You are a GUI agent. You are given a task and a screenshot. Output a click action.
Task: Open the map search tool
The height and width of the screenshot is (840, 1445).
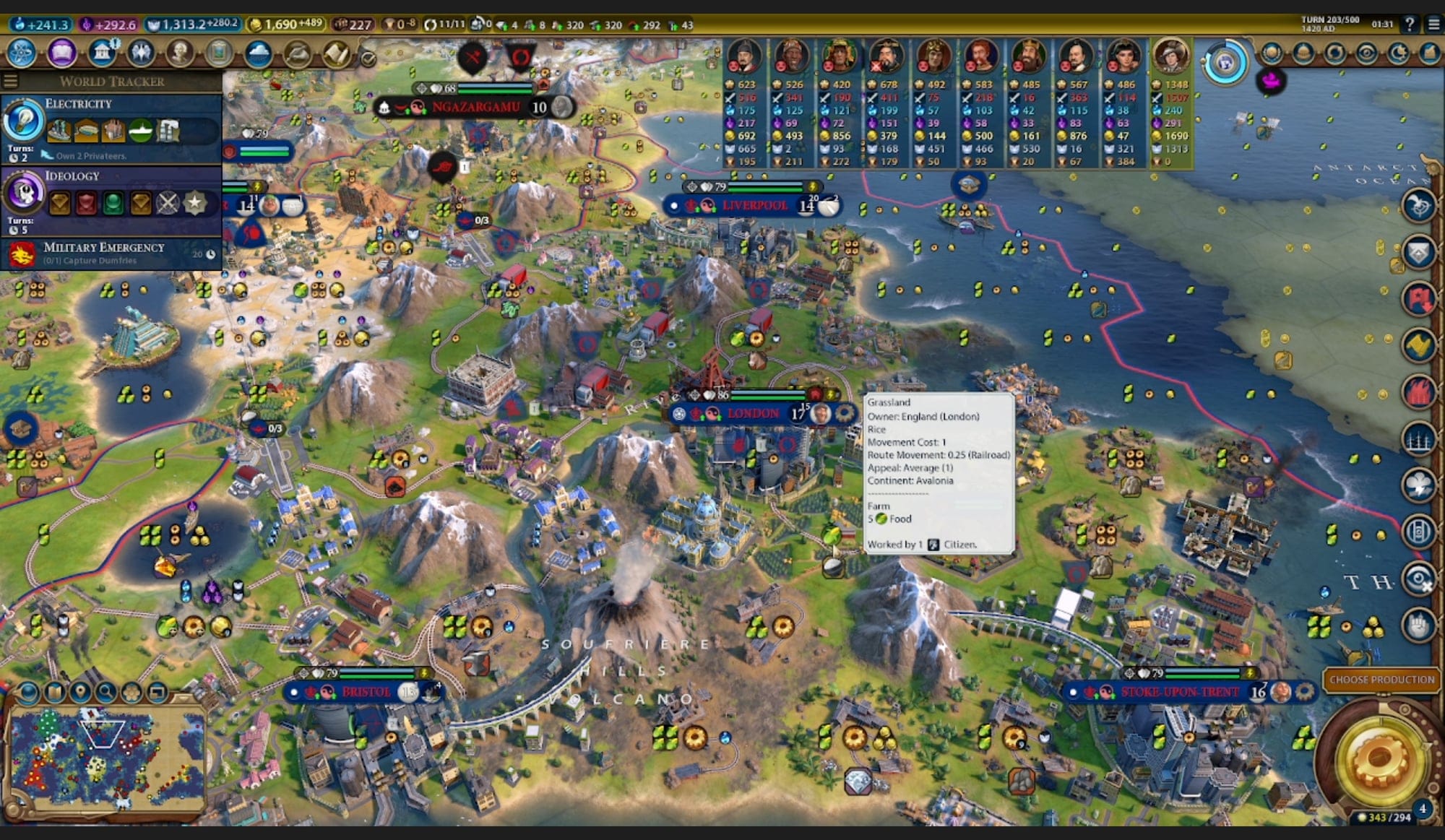pyautogui.click(x=106, y=693)
